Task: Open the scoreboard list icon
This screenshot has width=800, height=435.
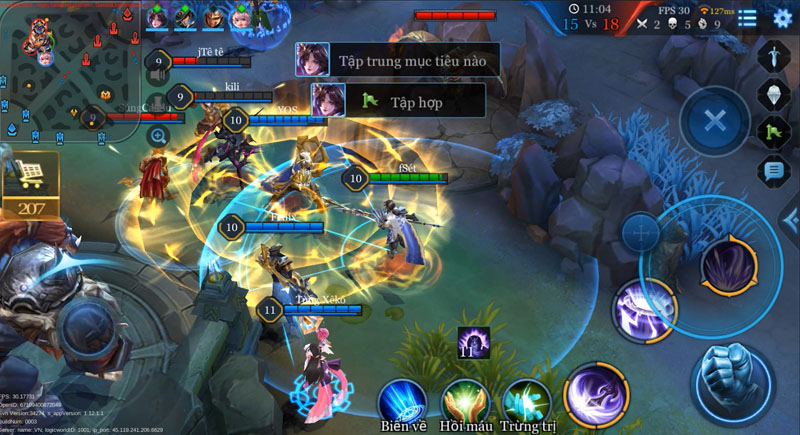Action: pos(747,17)
